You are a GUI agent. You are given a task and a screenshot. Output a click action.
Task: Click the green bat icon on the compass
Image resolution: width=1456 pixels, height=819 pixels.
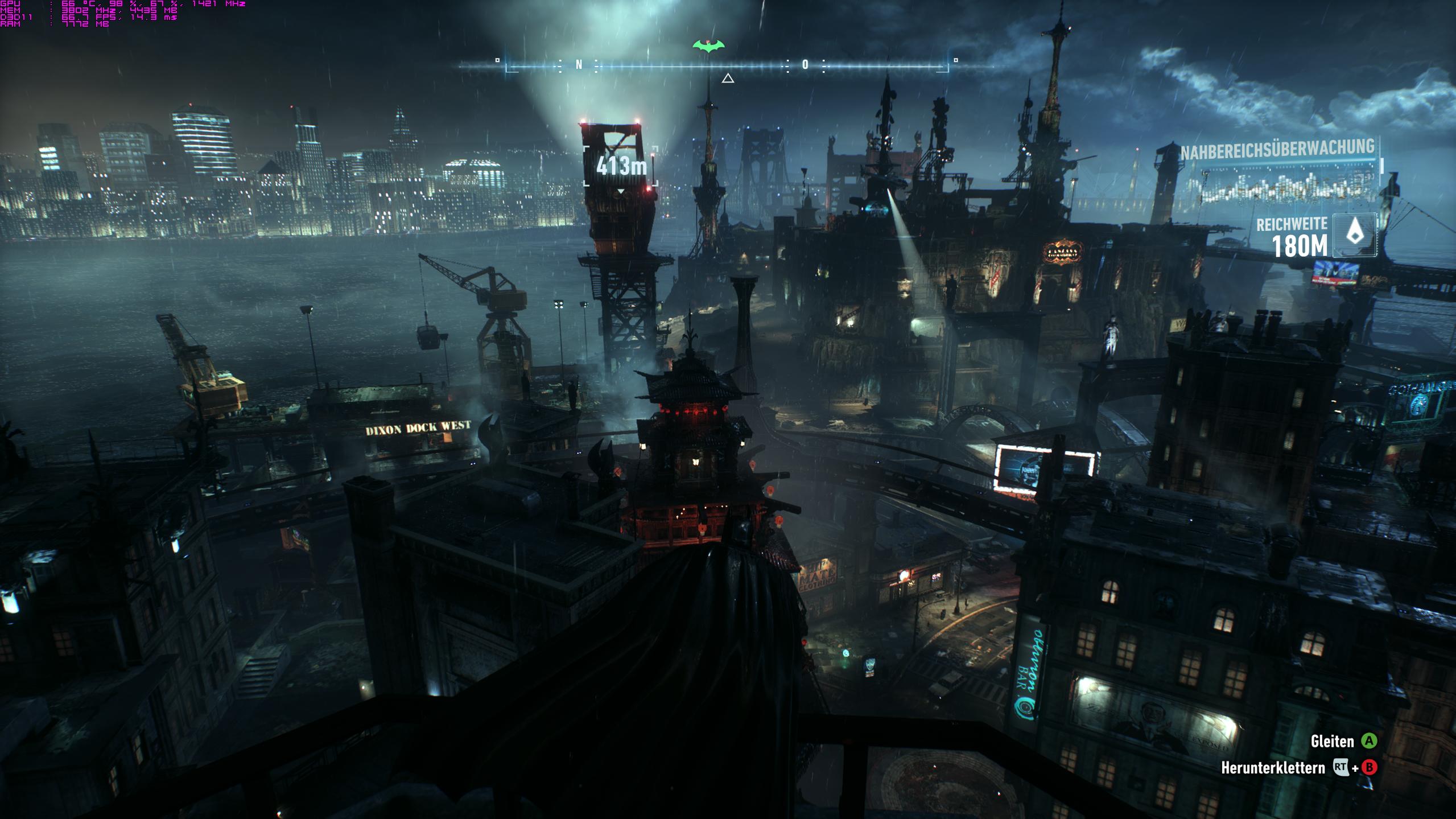[x=708, y=46]
